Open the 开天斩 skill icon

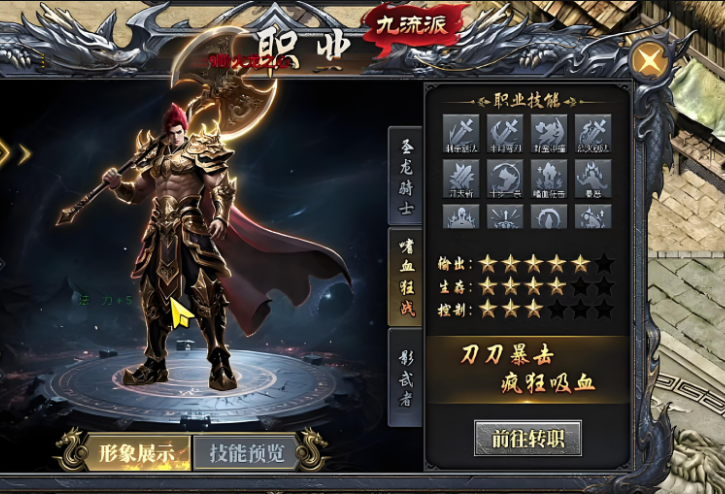[x=461, y=177]
